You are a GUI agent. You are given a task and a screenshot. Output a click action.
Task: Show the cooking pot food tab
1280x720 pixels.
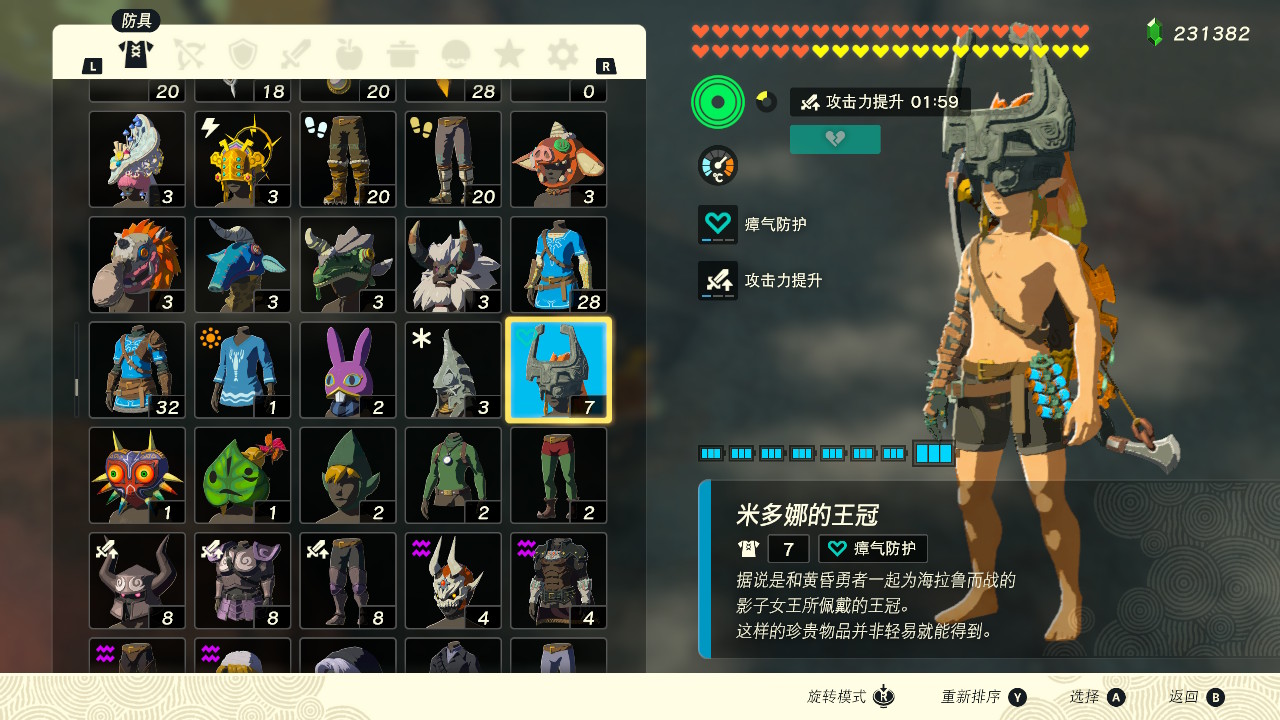click(403, 53)
